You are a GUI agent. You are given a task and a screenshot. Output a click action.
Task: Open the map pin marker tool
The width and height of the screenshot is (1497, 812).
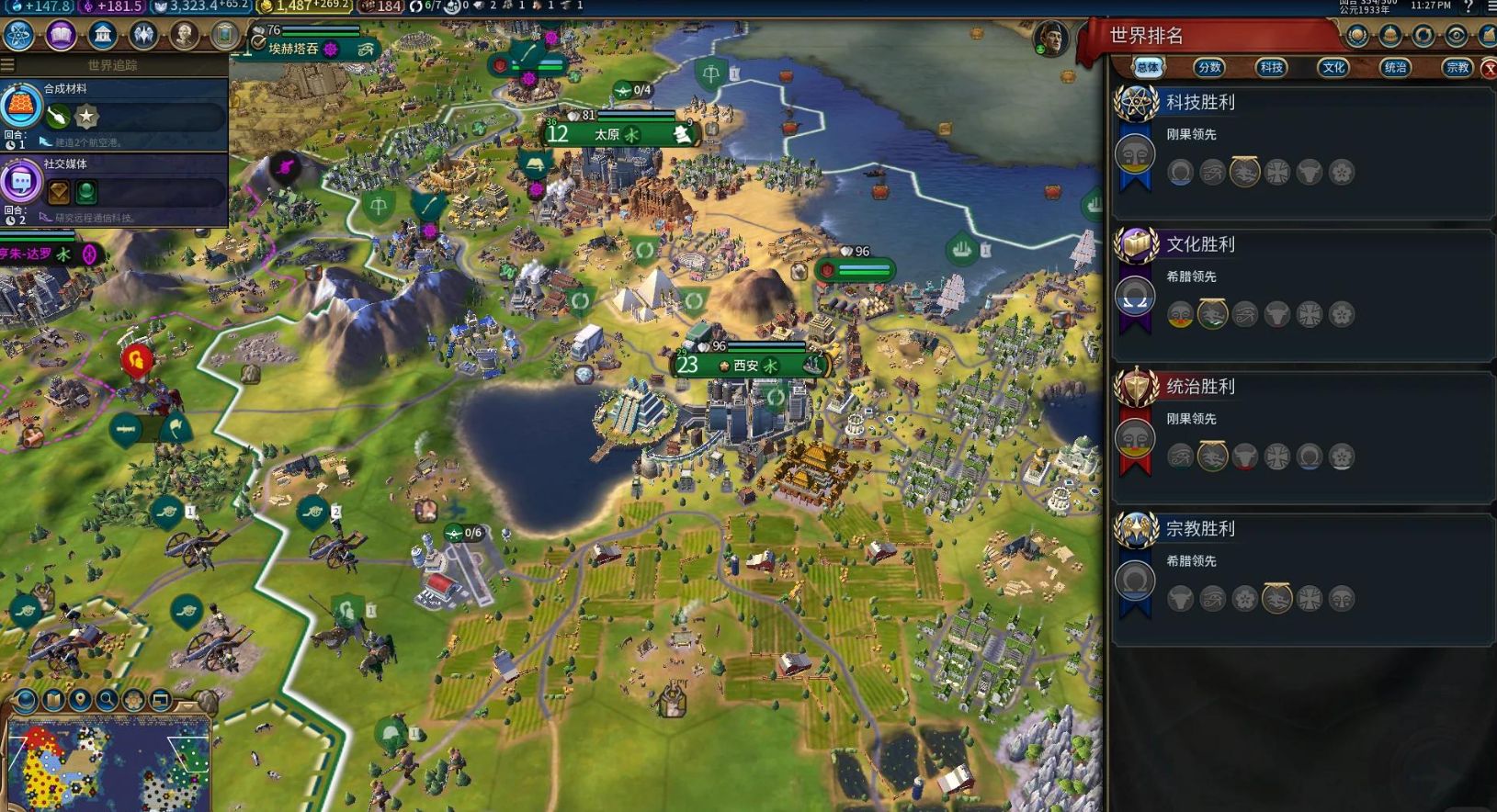(80, 700)
